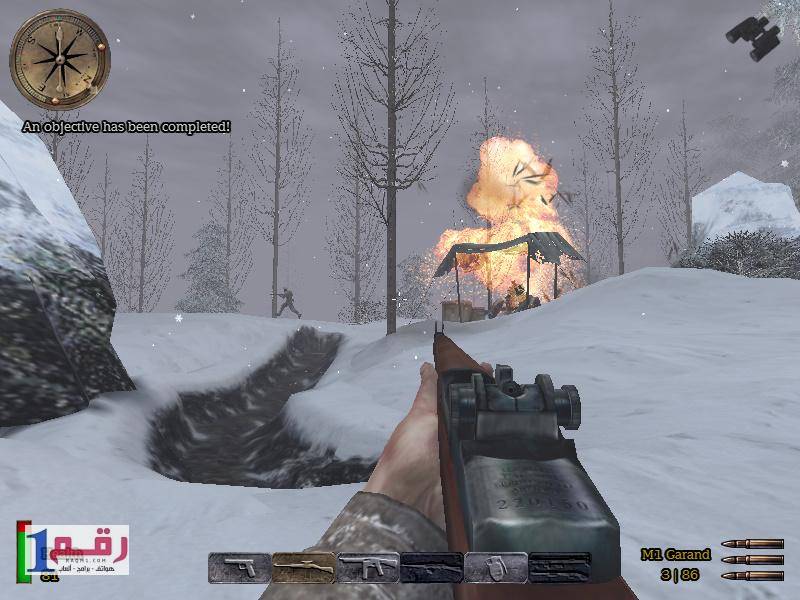Choose the highlighted rifle weapon slot
800x600 pixels.
pos(303,568)
